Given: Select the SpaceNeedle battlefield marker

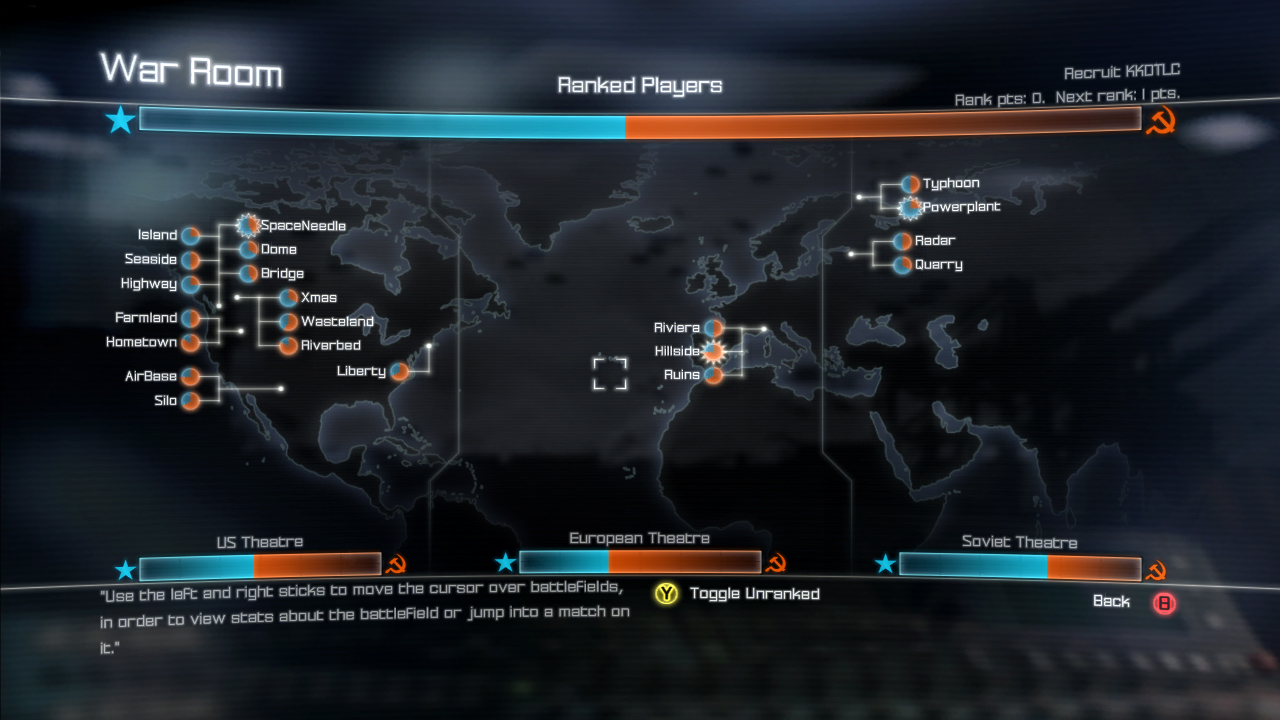Looking at the screenshot, I should tap(247, 226).
